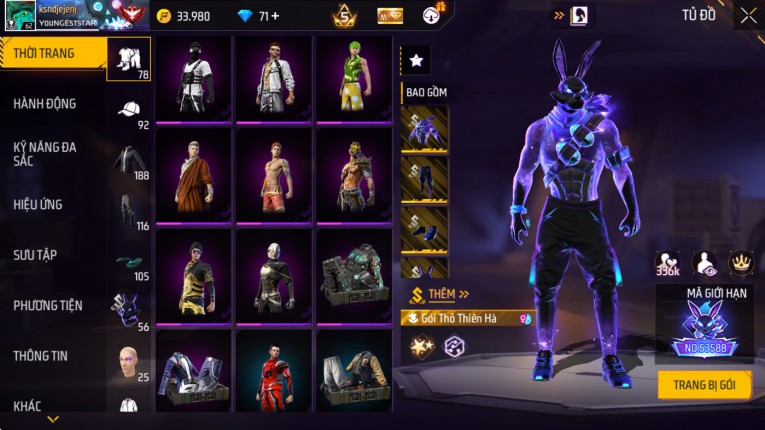Select the Thời Trang category tab
The width and height of the screenshot is (765, 430).
pos(52,53)
